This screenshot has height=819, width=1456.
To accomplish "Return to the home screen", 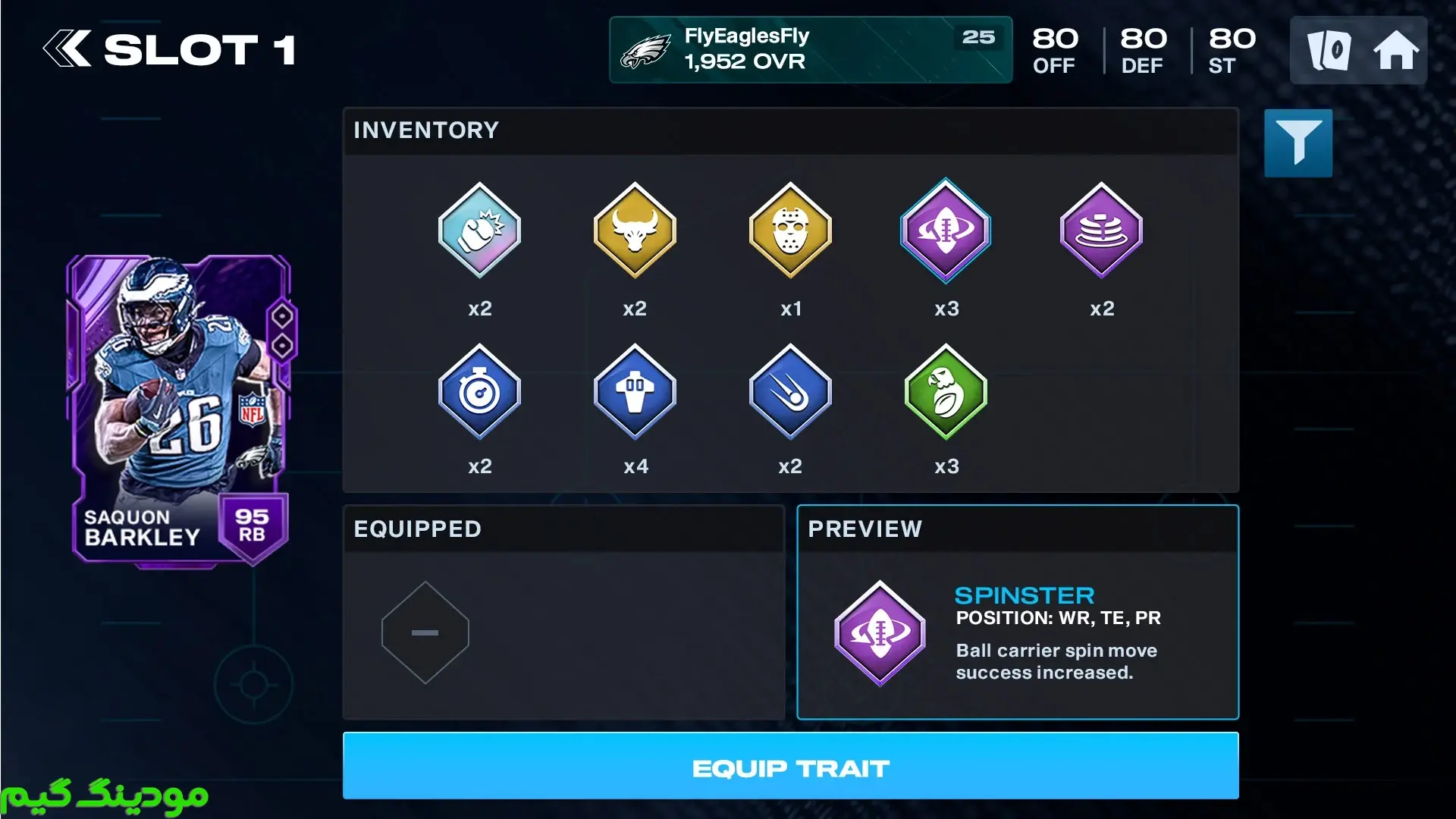I will pyautogui.click(x=1395, y=51).
